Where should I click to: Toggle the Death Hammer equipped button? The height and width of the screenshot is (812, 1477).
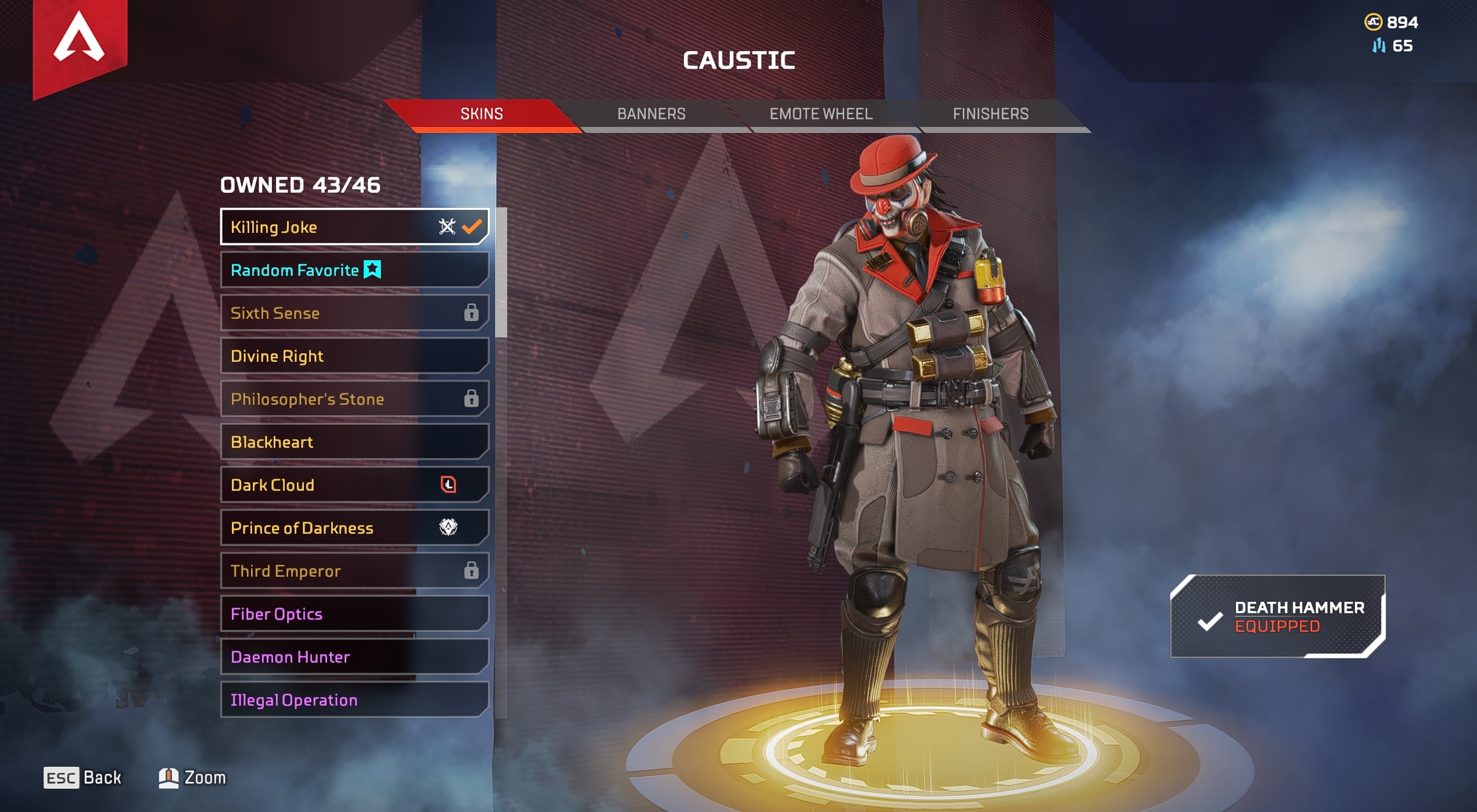tap(1277, 616)
